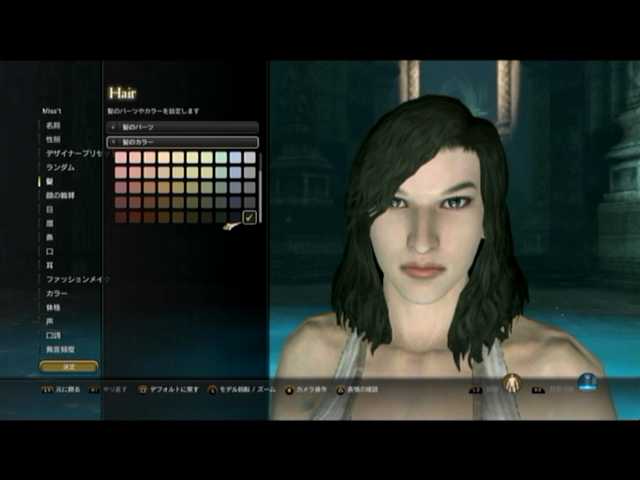Click the checkmarked black hair color swatch
Viewport: 640px width, 480px height.
click(250, 217)
